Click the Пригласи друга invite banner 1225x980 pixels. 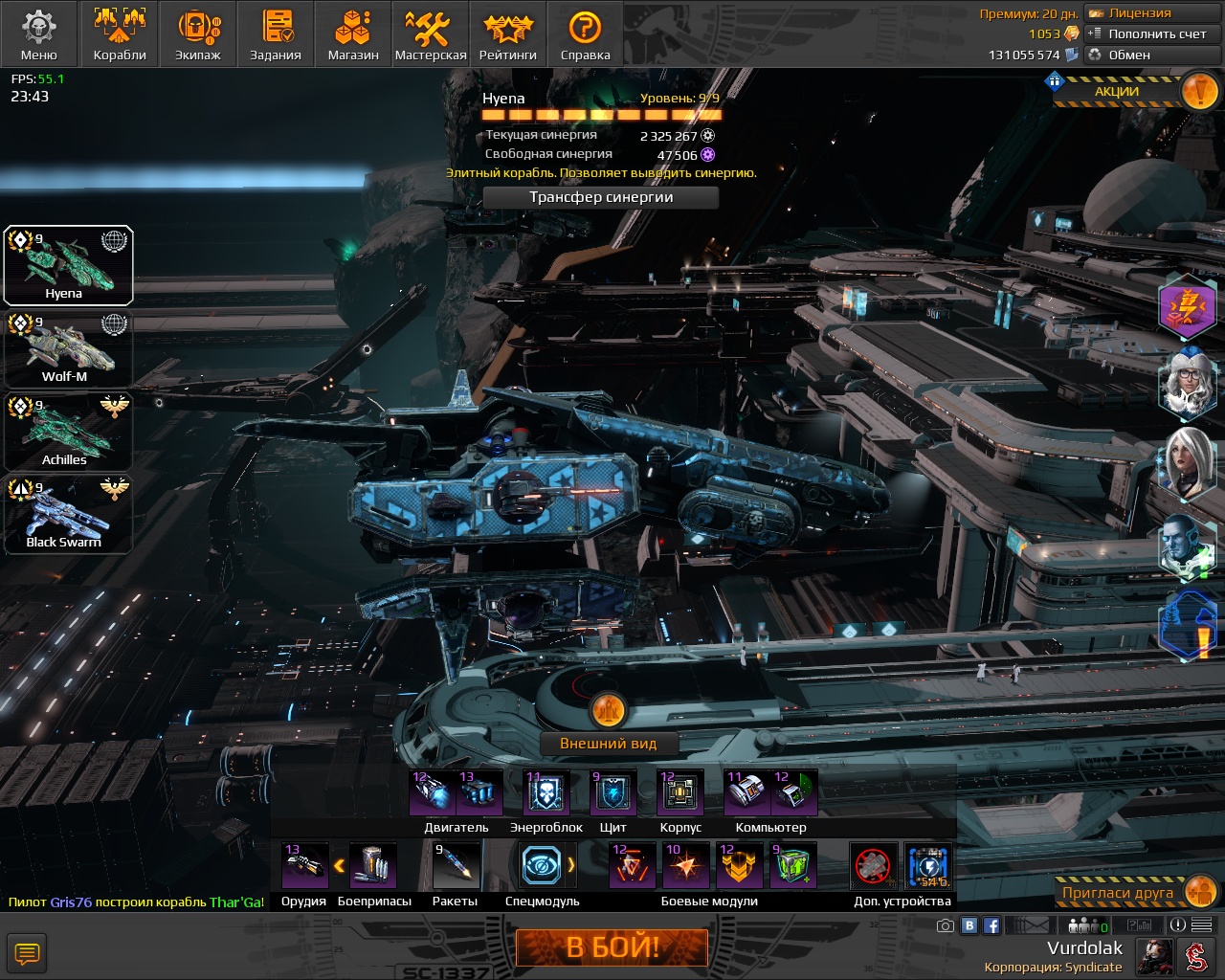tap(1118, 893)
